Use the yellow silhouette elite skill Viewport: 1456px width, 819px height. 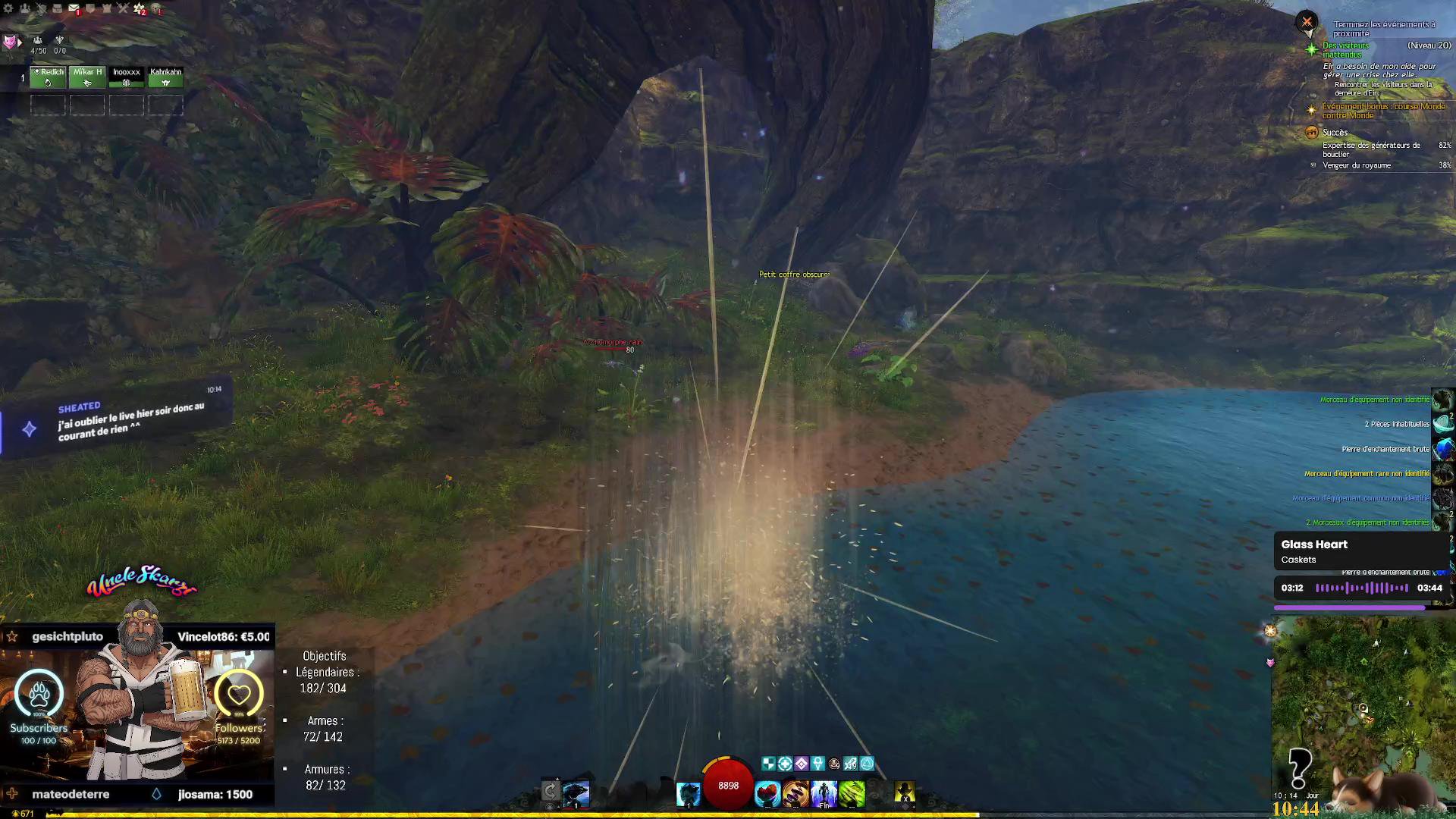pyautogui.click(x=904, y=793)
